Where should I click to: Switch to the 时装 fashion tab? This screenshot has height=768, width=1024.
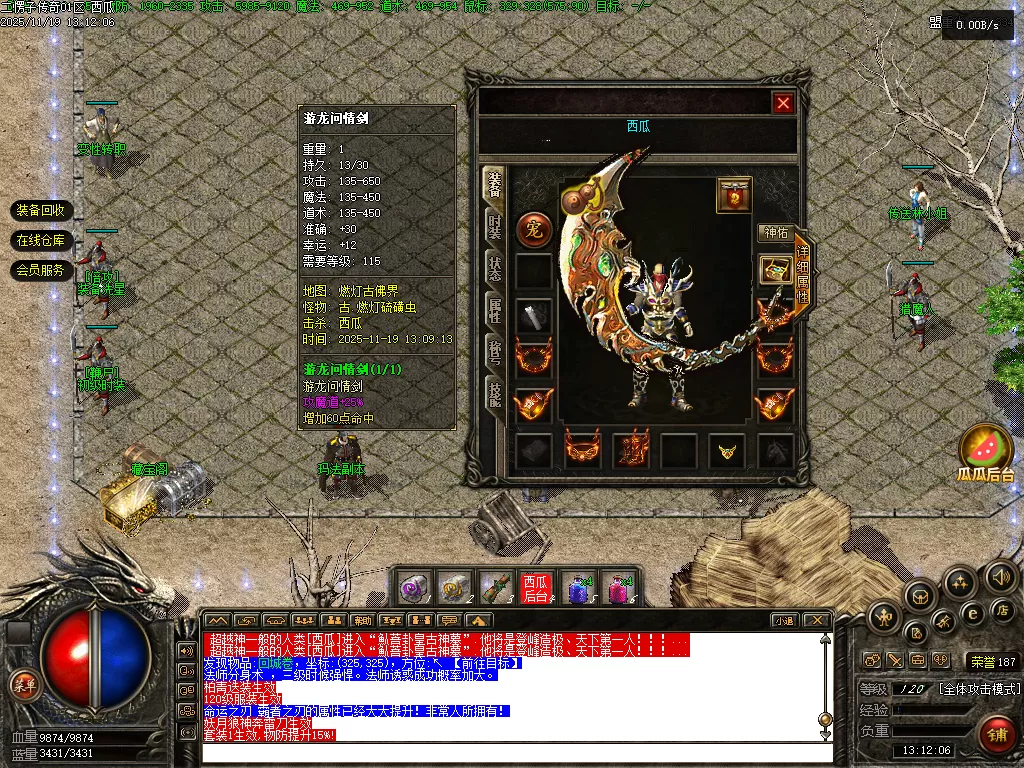pos(494,227)
